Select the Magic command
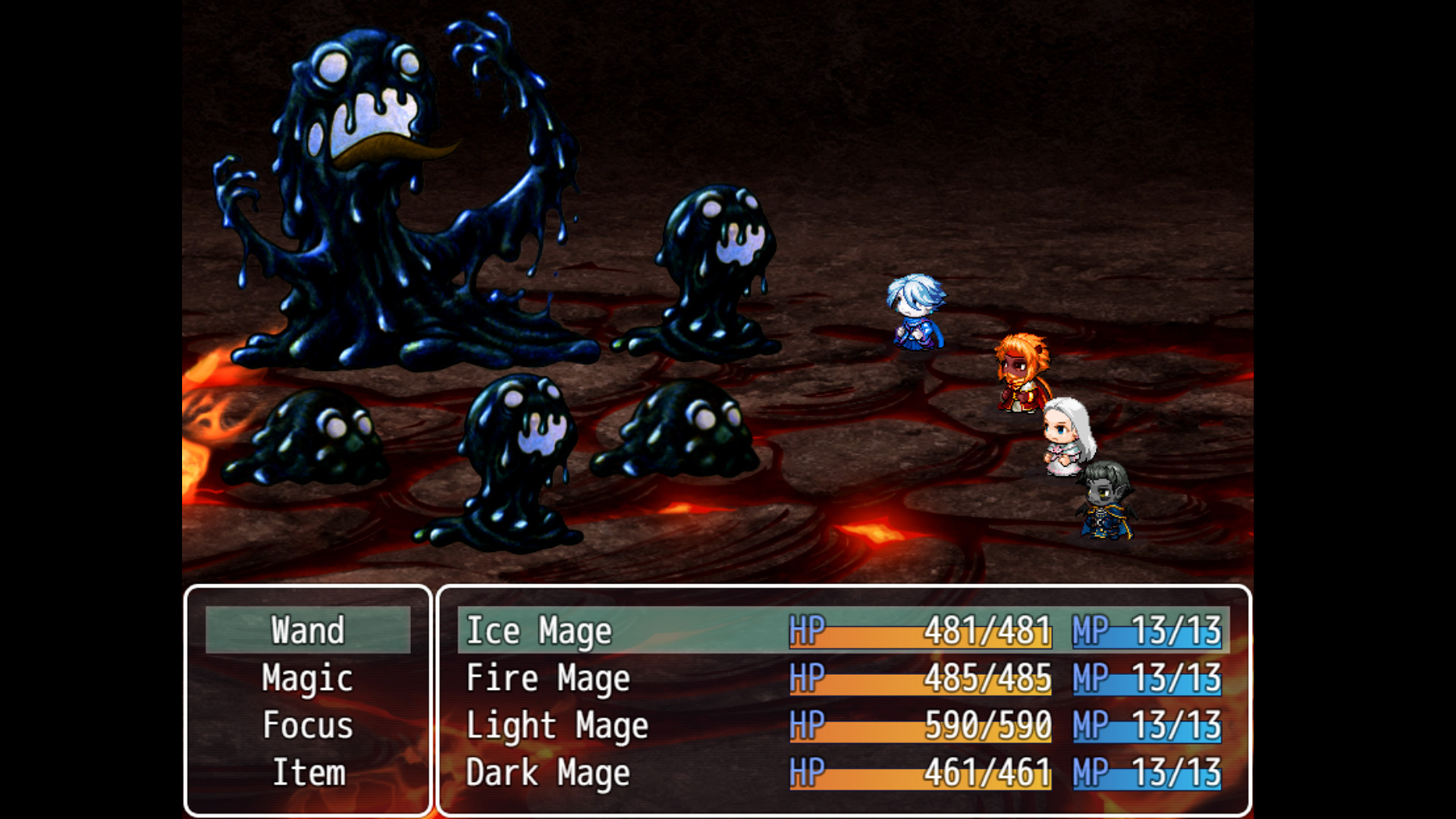 click(306, 679)
